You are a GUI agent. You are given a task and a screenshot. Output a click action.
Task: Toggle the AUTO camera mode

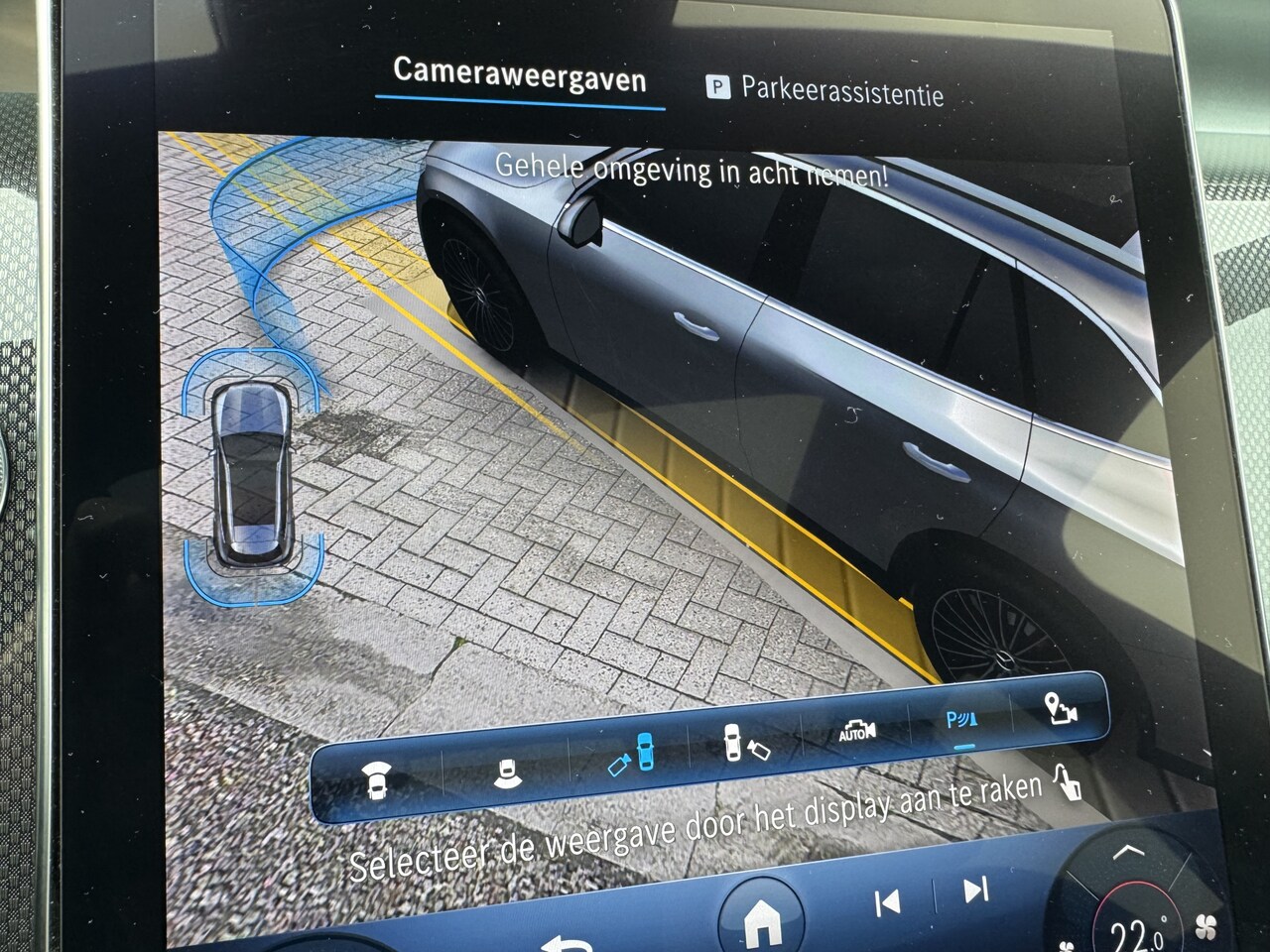tap(855, 732)
